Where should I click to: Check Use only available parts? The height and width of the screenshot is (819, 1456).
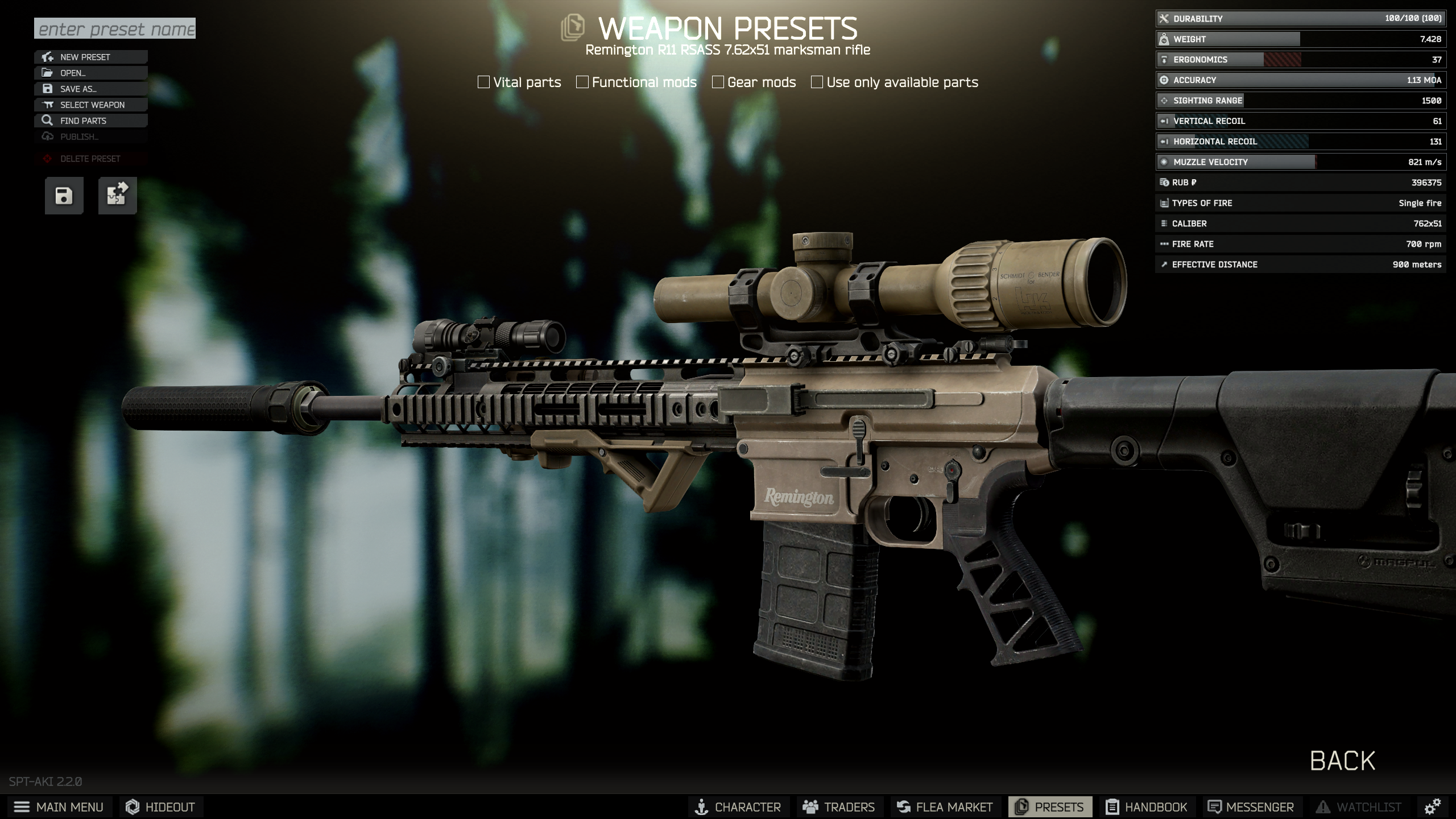pos(817,82)
